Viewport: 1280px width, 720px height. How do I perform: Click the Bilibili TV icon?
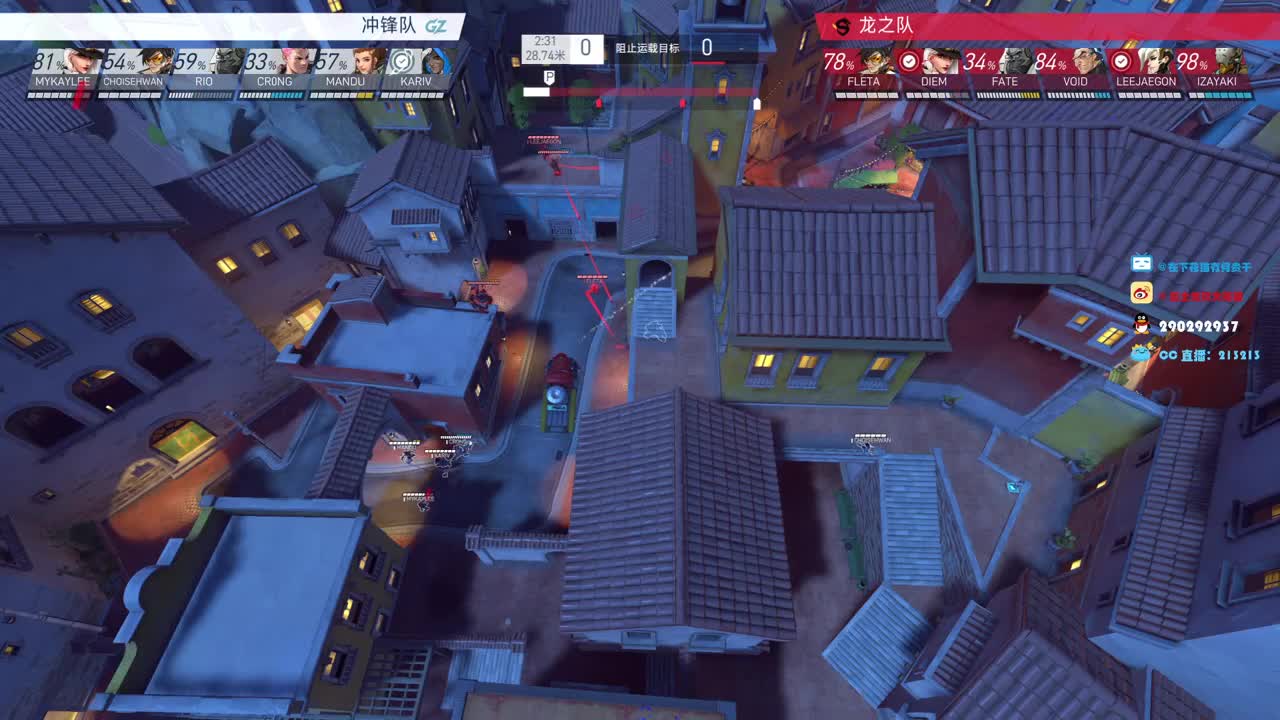(x=1141, y=262)
